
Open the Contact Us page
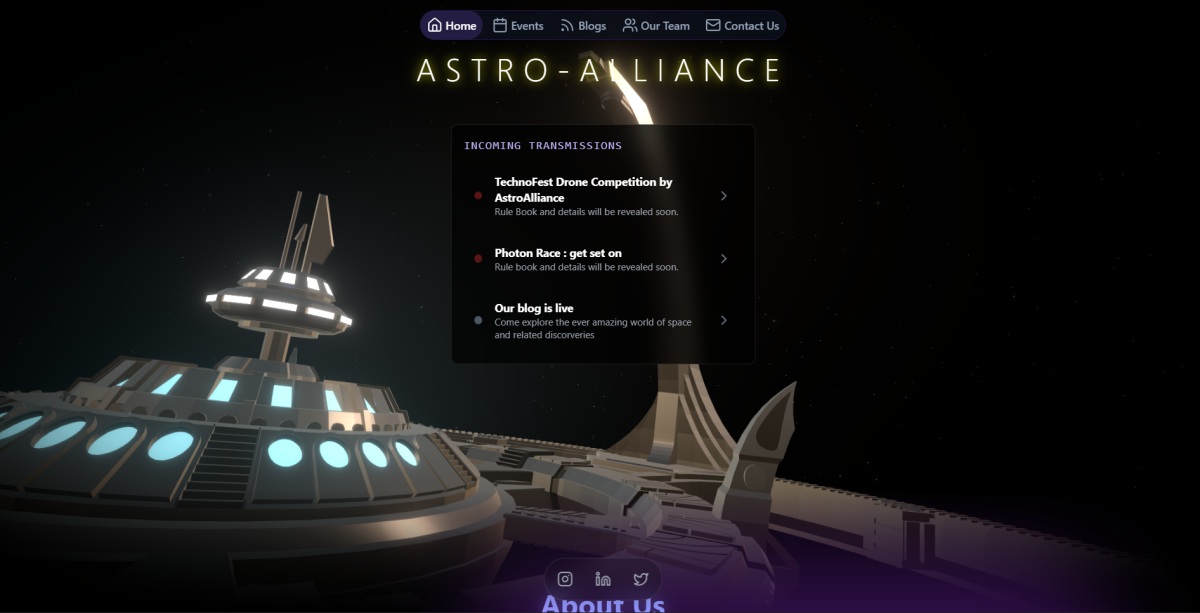tap(742, 26)
